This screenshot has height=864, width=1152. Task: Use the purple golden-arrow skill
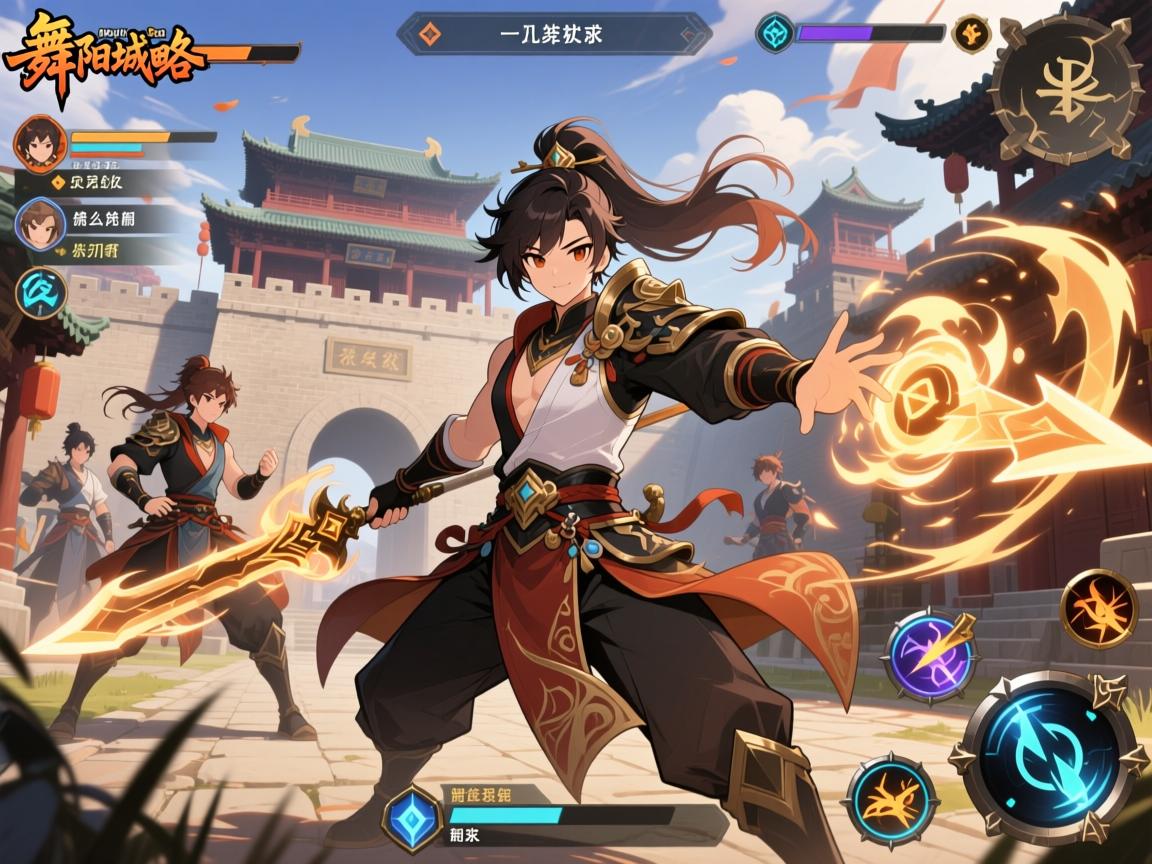point(931,656)
